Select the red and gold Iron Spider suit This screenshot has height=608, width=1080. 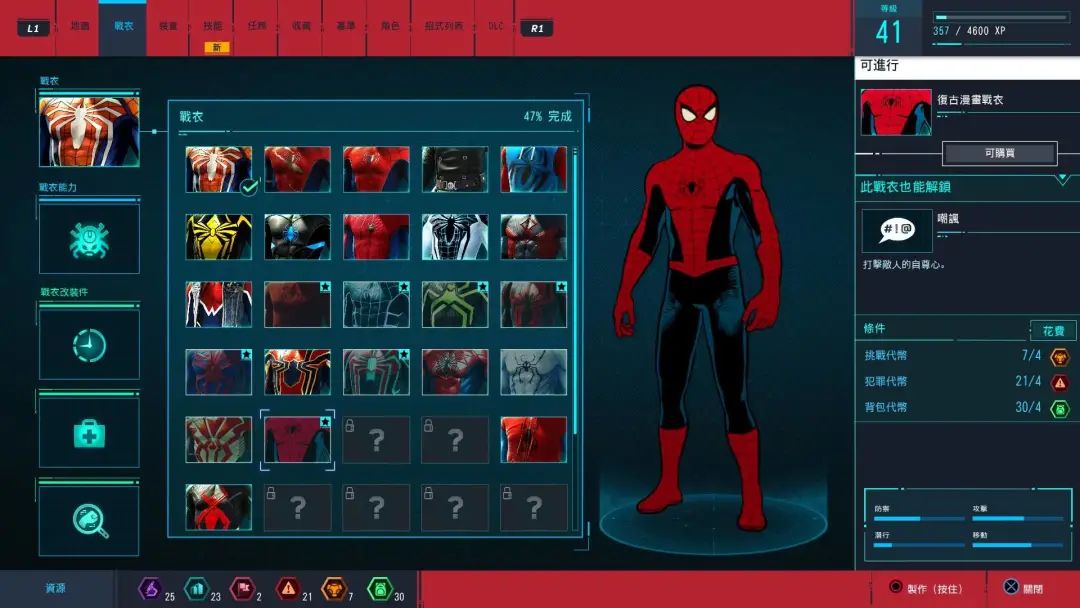coord(298,372)
